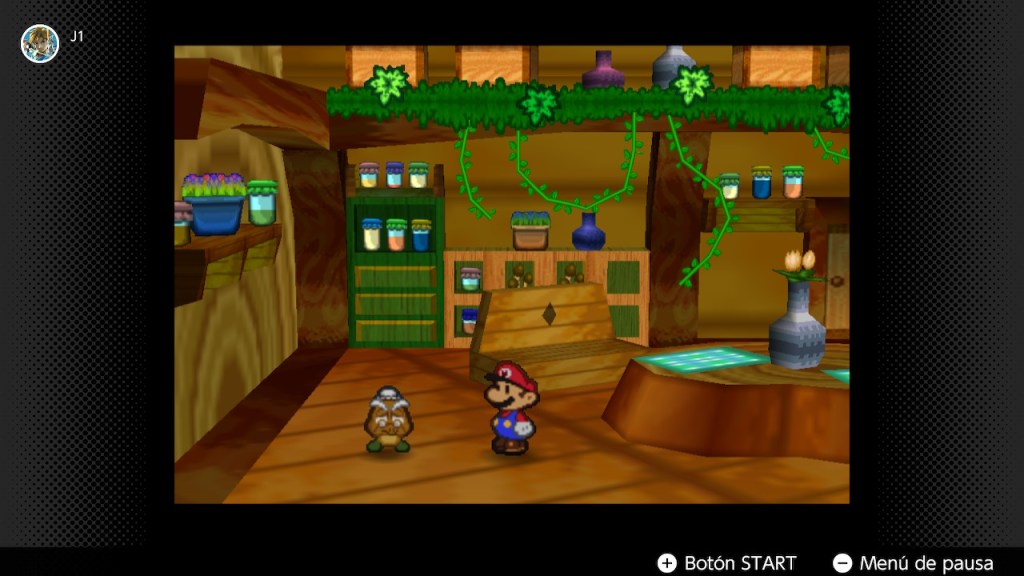Open the Menú de pausa overlay
This screenshot has height=576, width=1024.
click(x=913, y=563)
